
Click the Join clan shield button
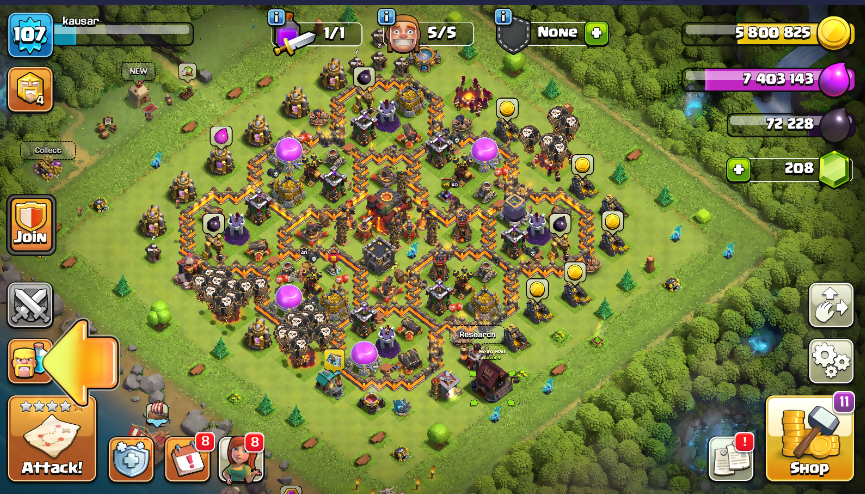(x=31, y=225)
